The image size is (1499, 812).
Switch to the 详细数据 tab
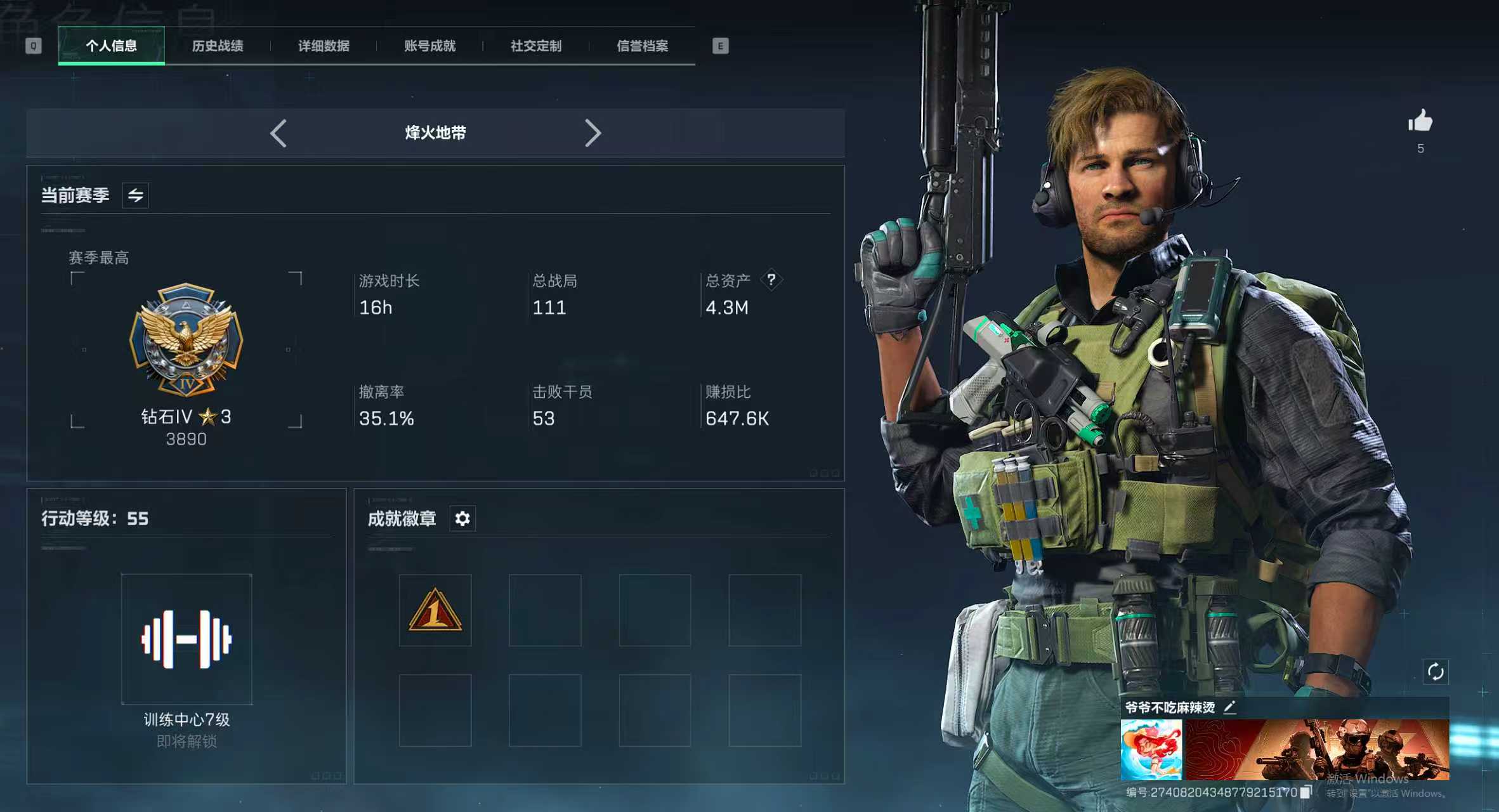pos(324,46)
